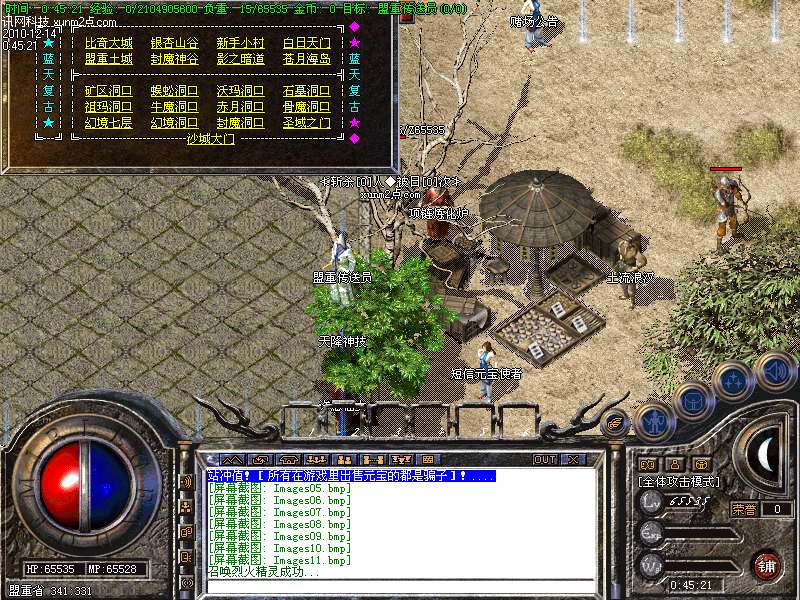This screenshot has width=800, height=600.
Task: Teleport to 比奇大城
Action: coord(108,44)
